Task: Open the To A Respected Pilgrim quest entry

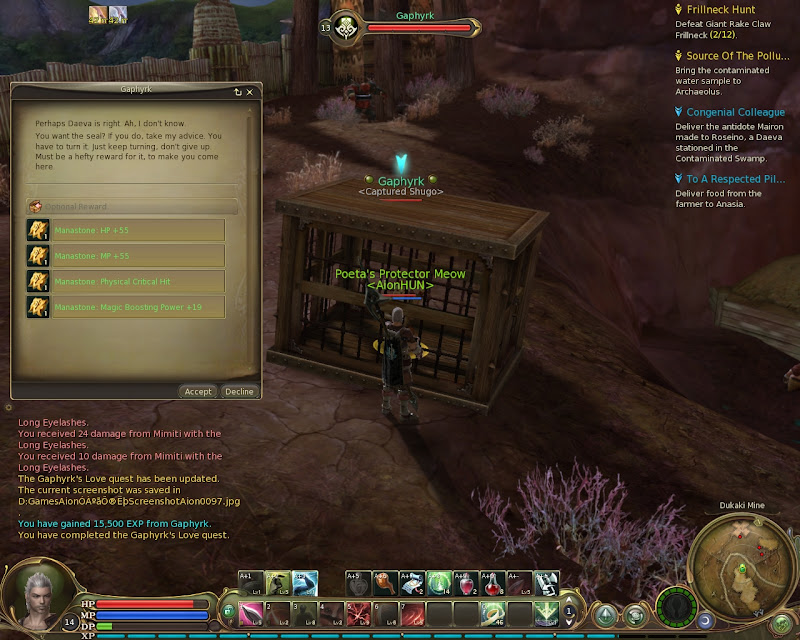Action: click(735, 179)
